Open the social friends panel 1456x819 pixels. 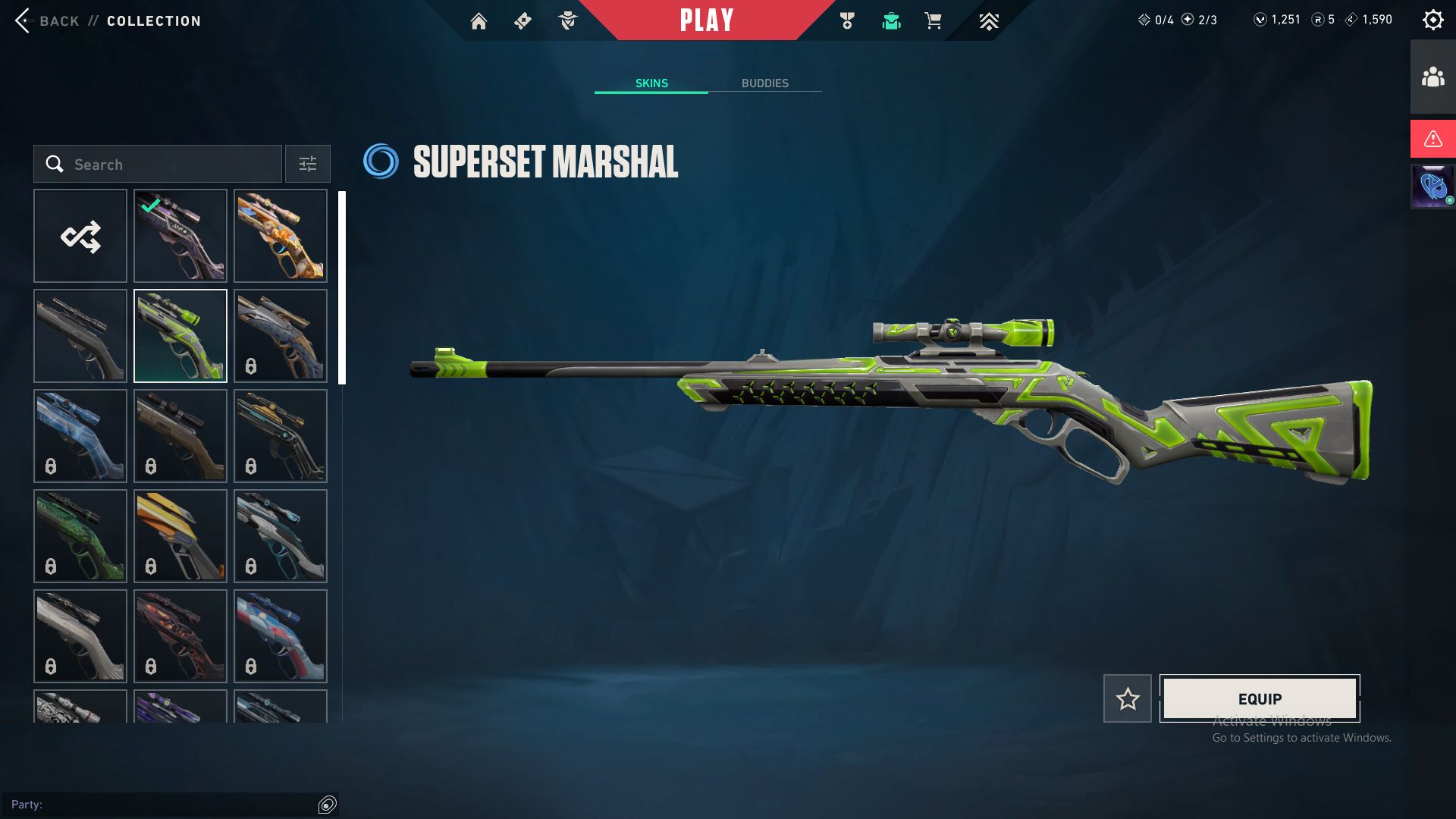click(x=1432, y=77)
